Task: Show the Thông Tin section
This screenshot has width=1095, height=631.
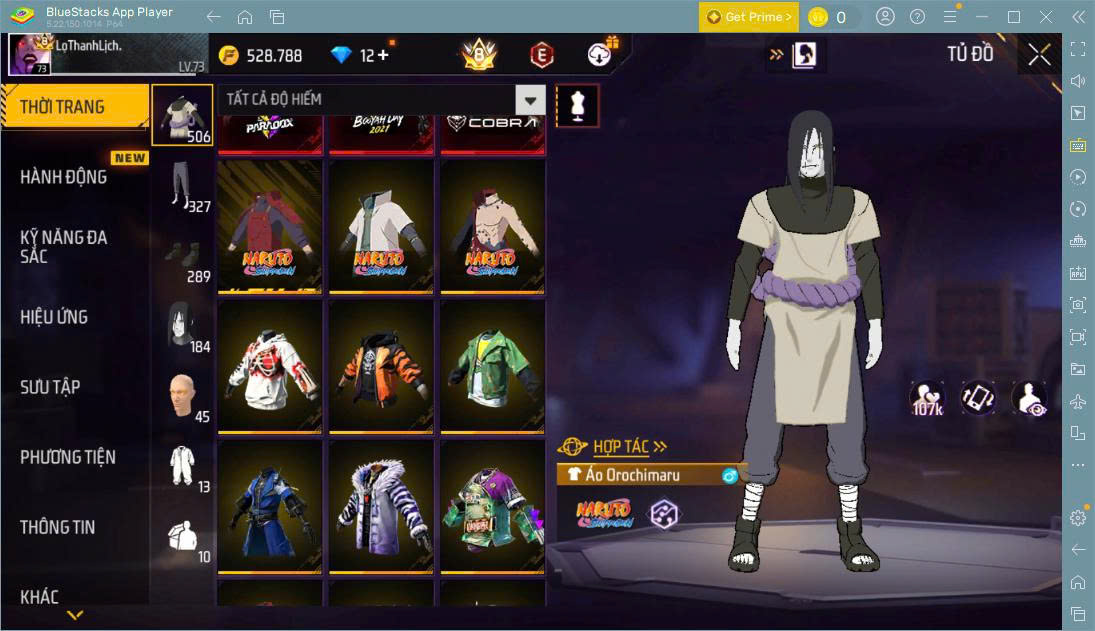Action: [58, 527]
